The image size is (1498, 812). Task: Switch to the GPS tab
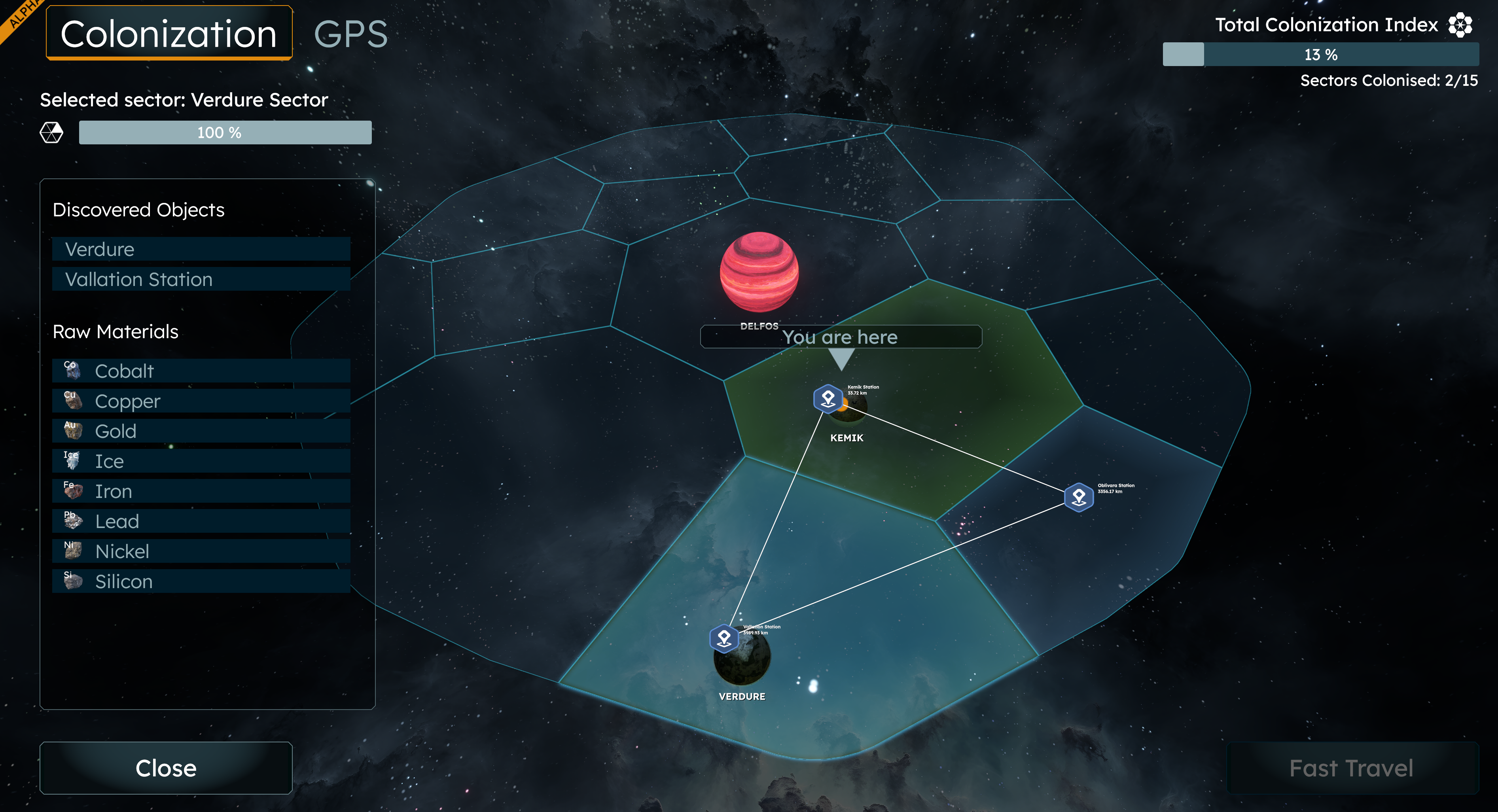[350, 34]
